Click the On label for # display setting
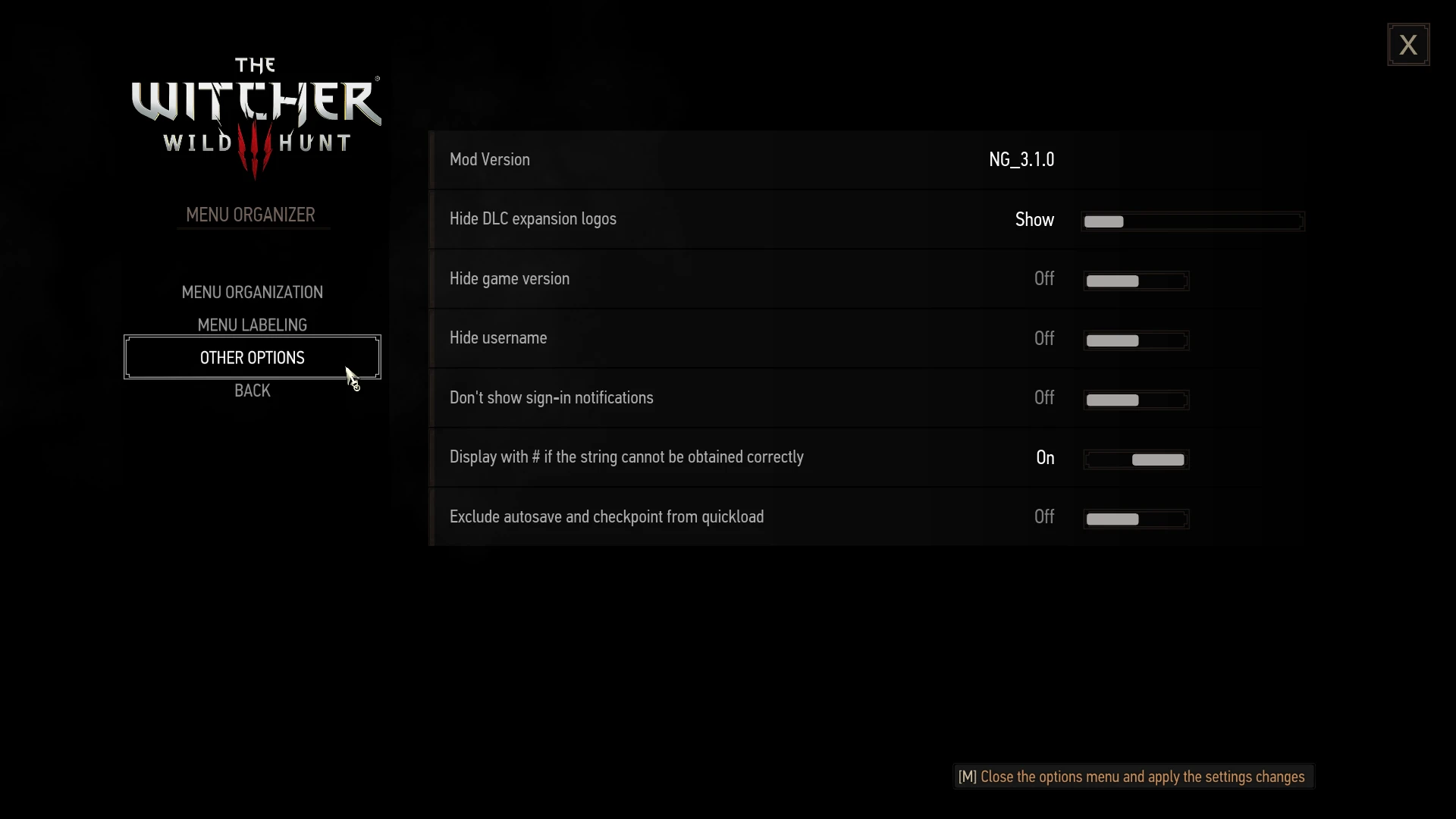 tap(1045, 457)
